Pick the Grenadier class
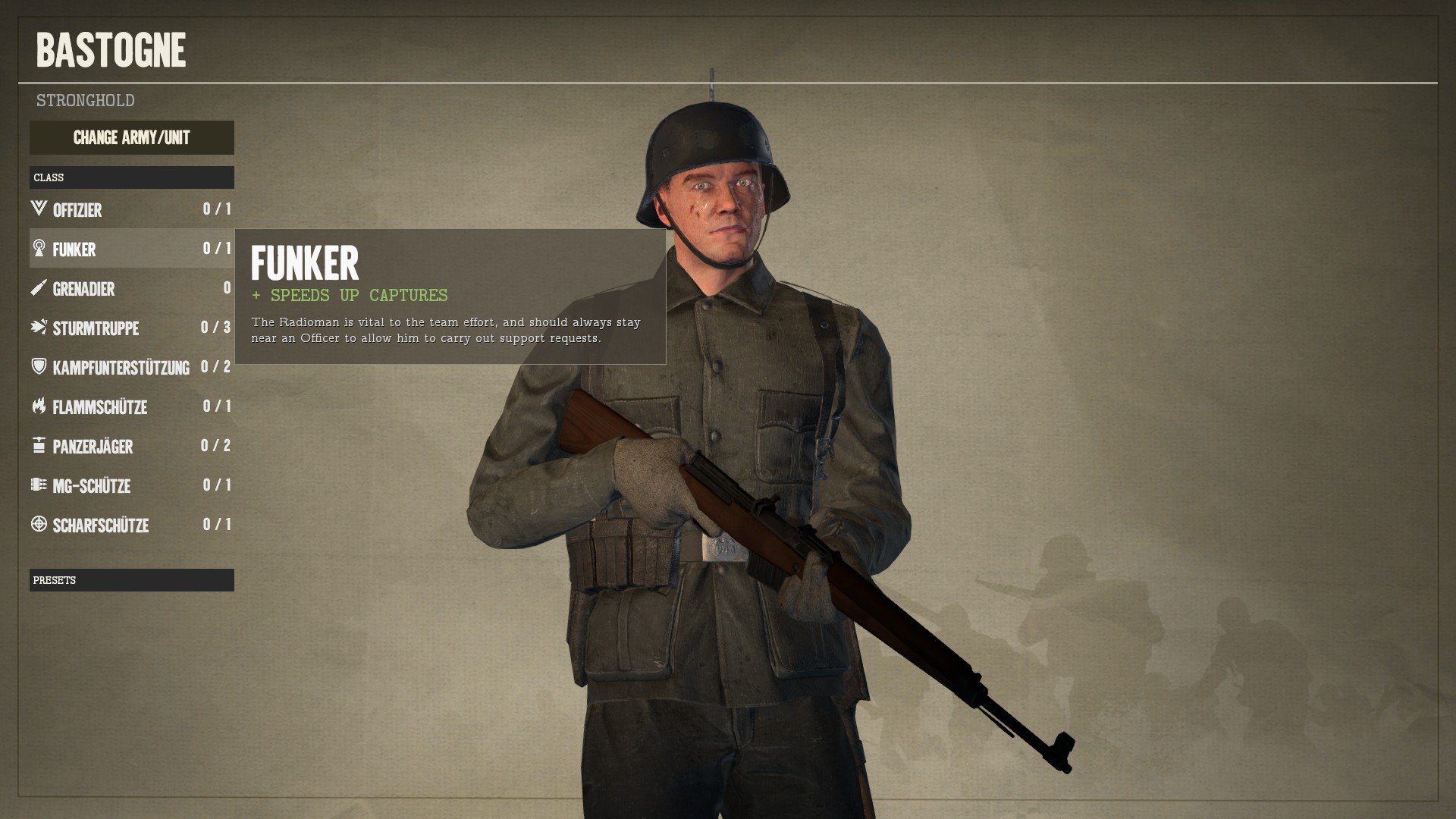The image size is (1456, 819). 131,288
